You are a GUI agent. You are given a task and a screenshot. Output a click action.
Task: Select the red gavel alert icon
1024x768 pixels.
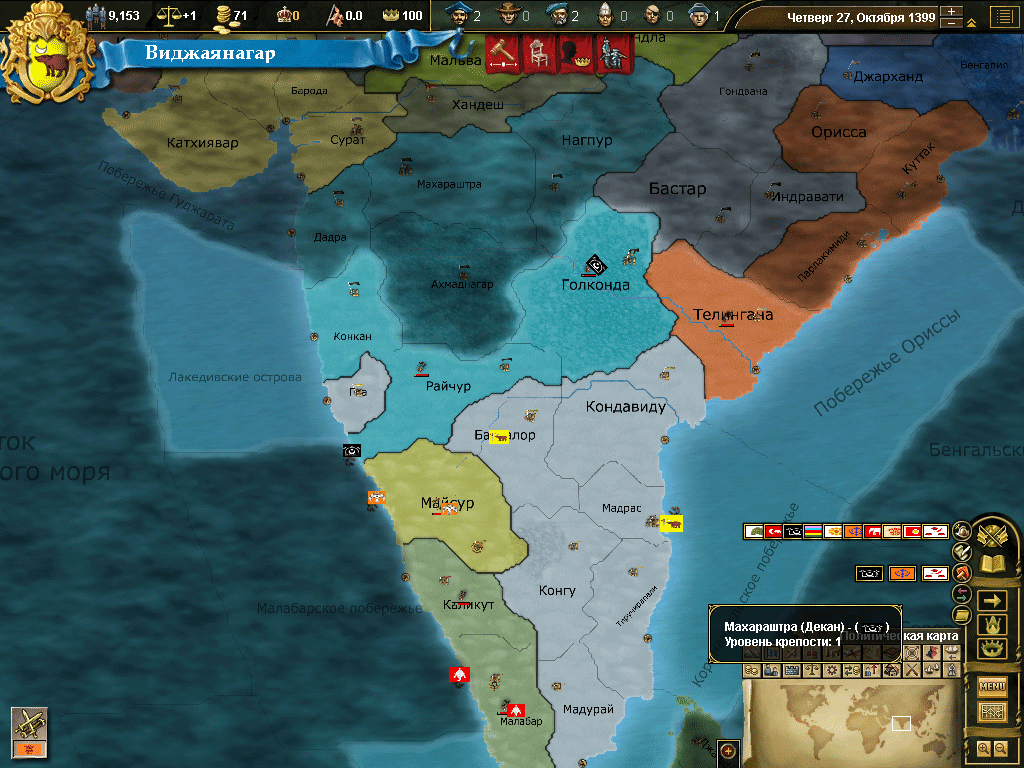click(x=500, y=53)
